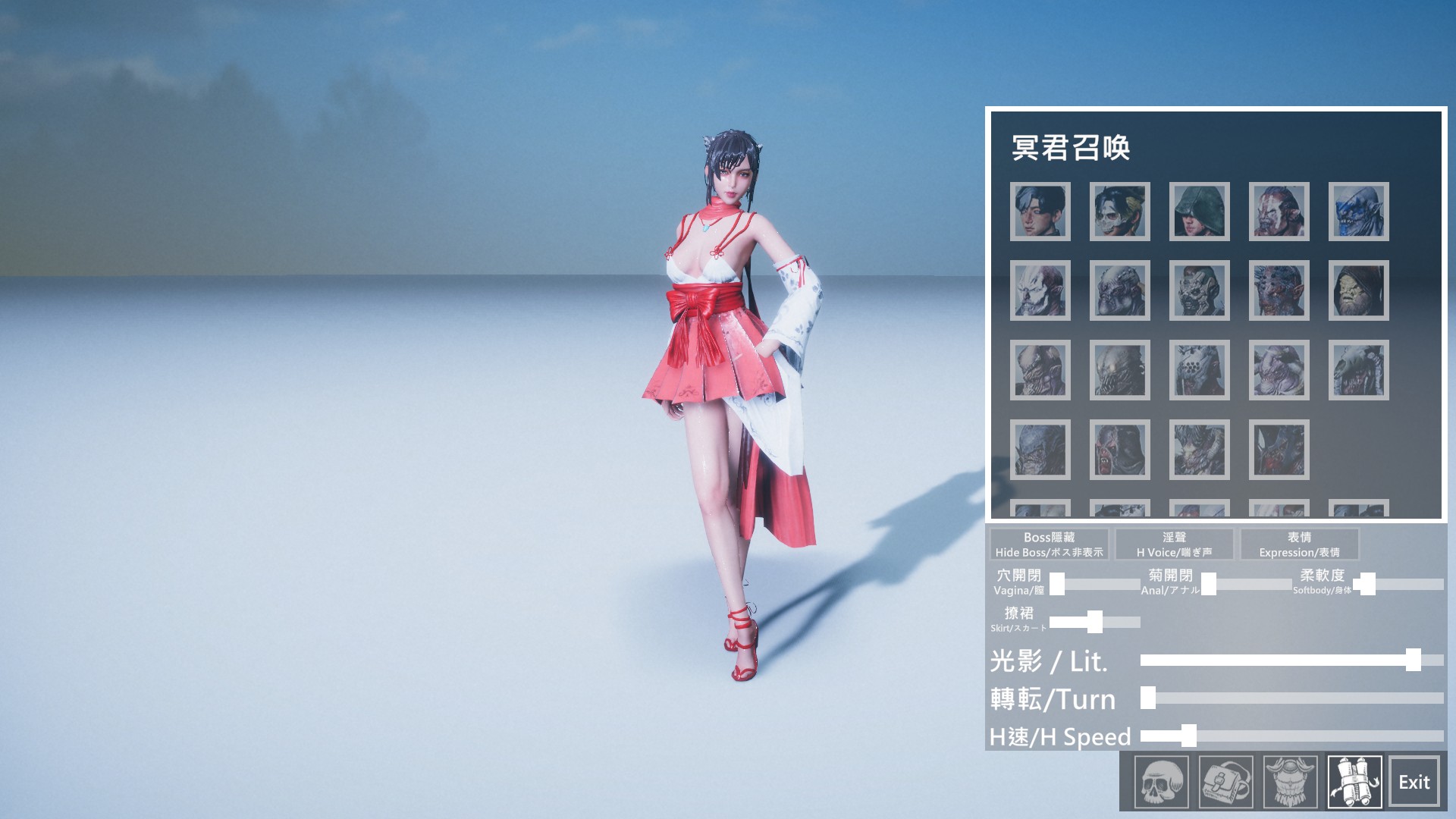Open the armor chestplate tab

(x=1290, y=782)
